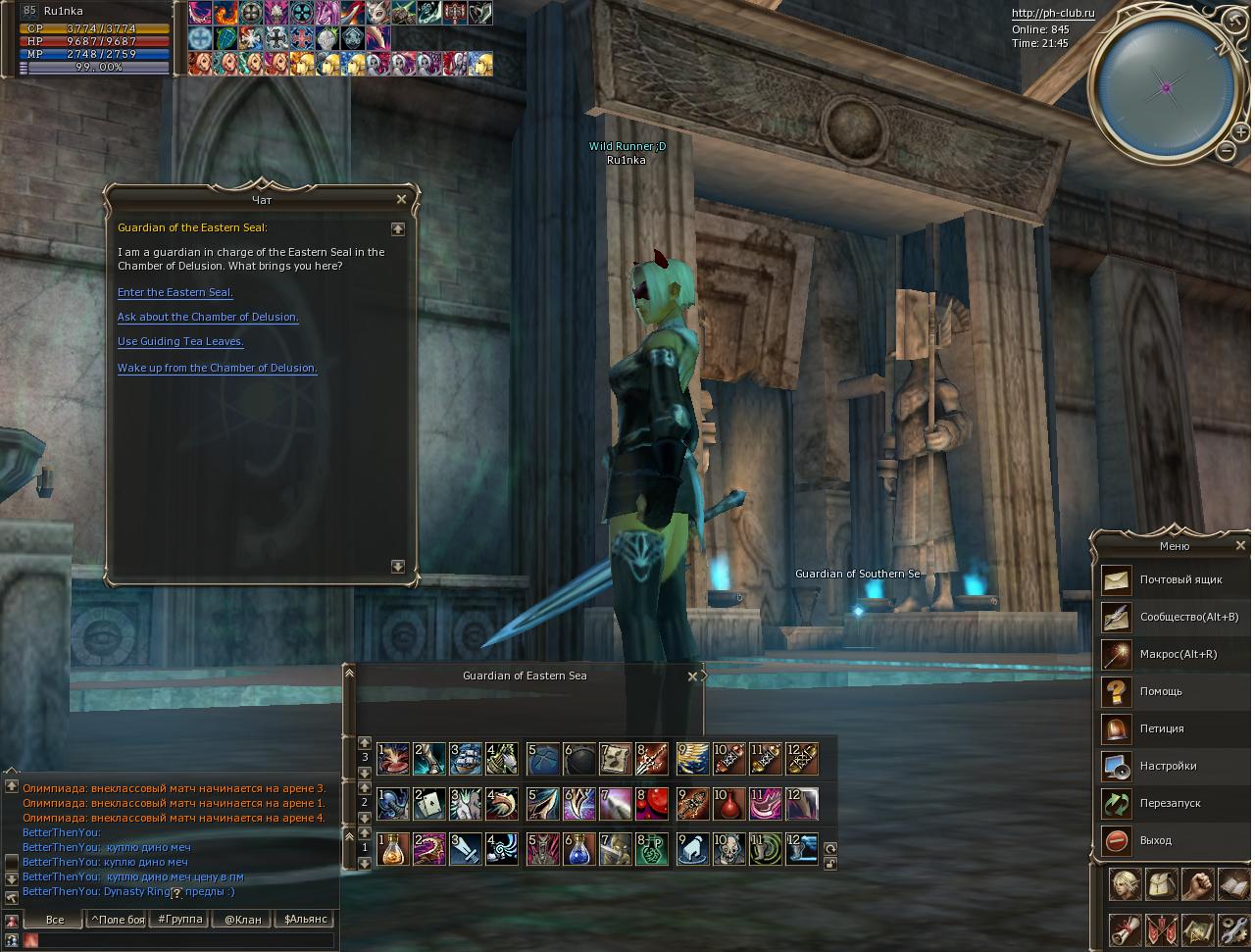The image size is (1255, 952).
Task: Open Настройки (settings) in the menu
Action: click(1168, 766)
